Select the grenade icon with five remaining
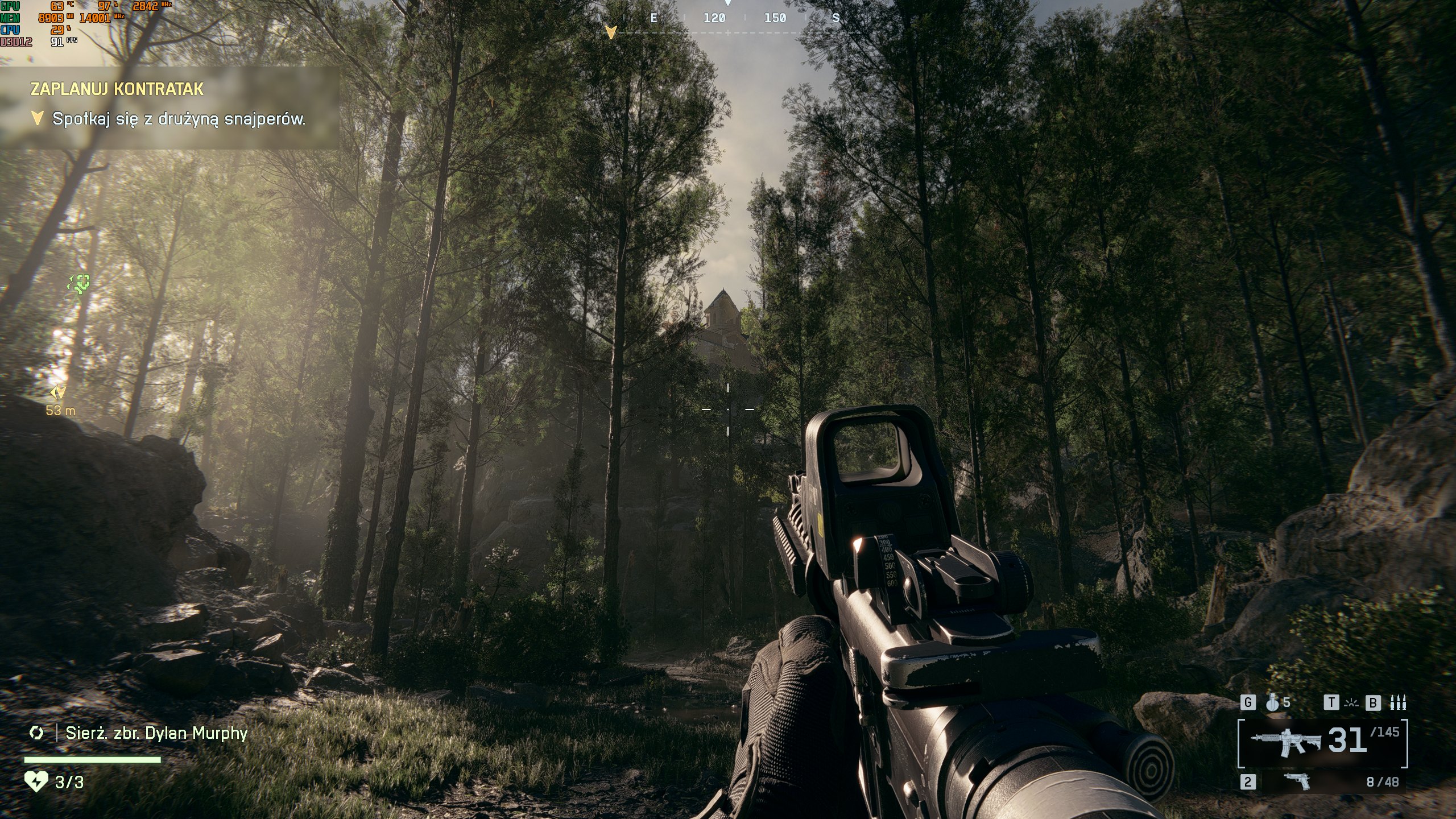 [x=1273, y=703]
